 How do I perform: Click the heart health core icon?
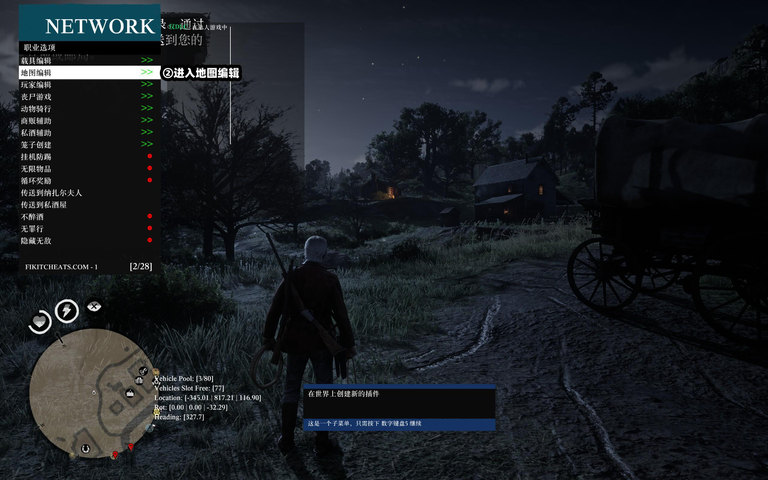[x=39, y=322]
